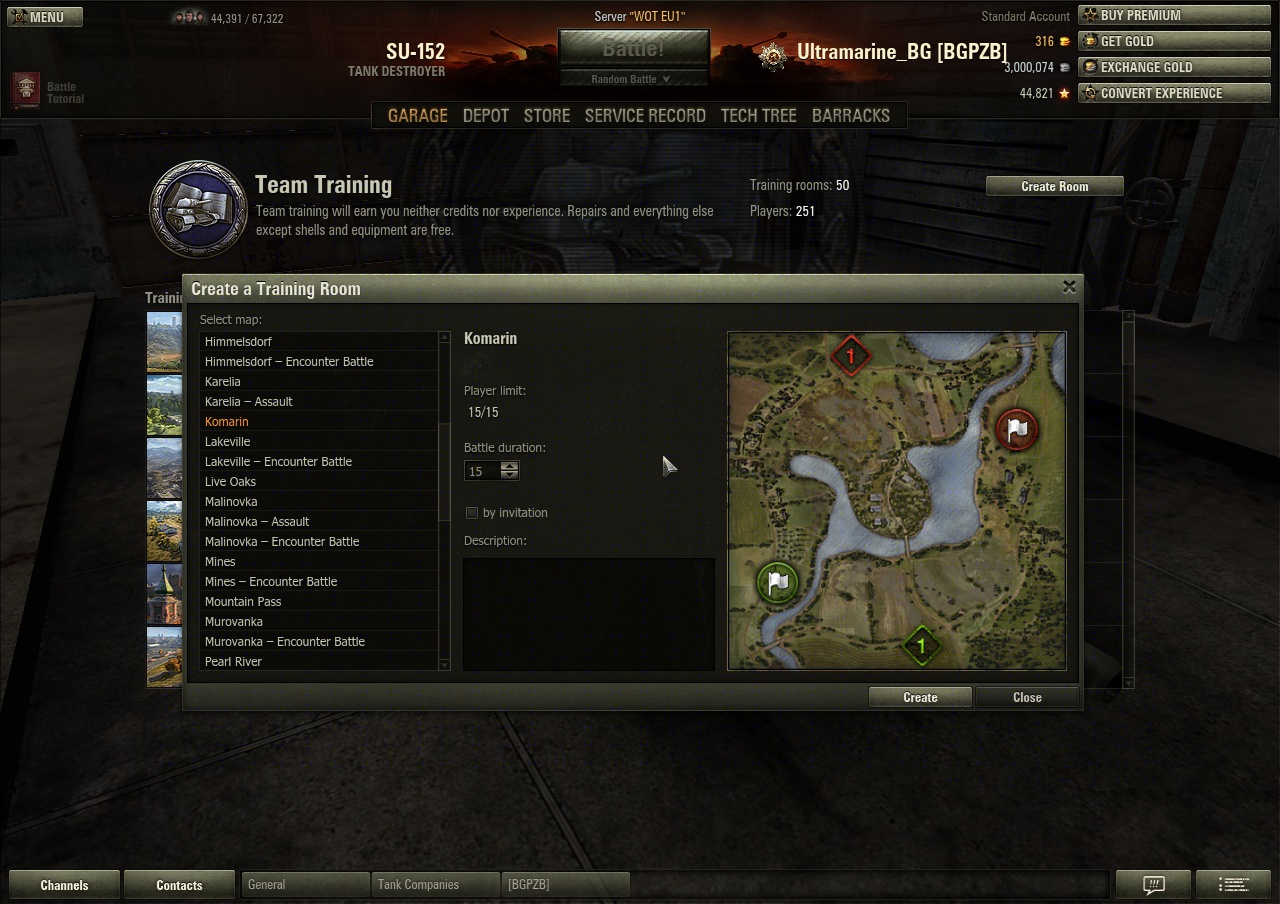Dismiss dialog with the X button
The height and width of the screenshot is (904, 1280).
(1069, 287)
